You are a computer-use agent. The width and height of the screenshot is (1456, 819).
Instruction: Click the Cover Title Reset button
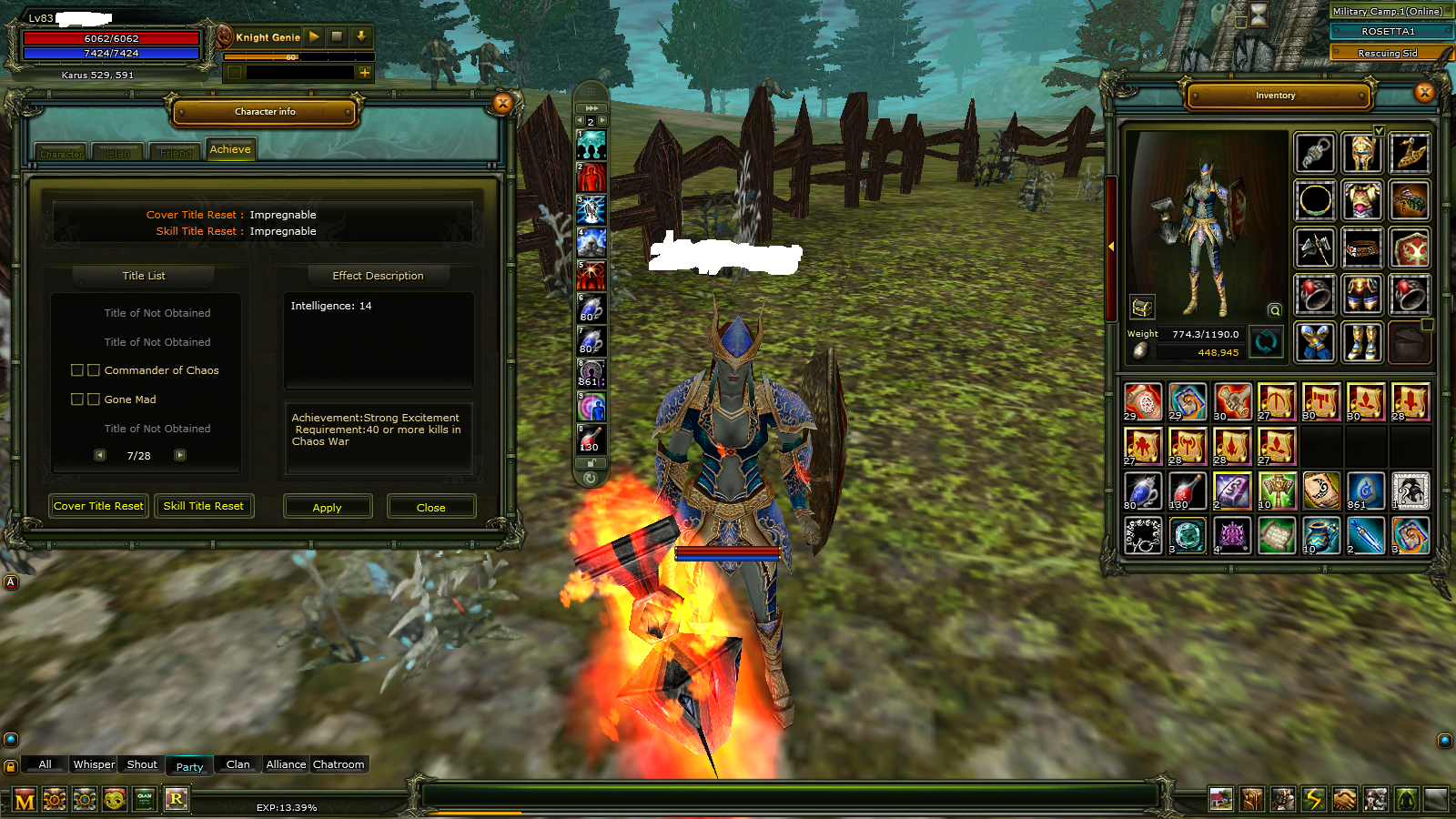pos(97,506)
